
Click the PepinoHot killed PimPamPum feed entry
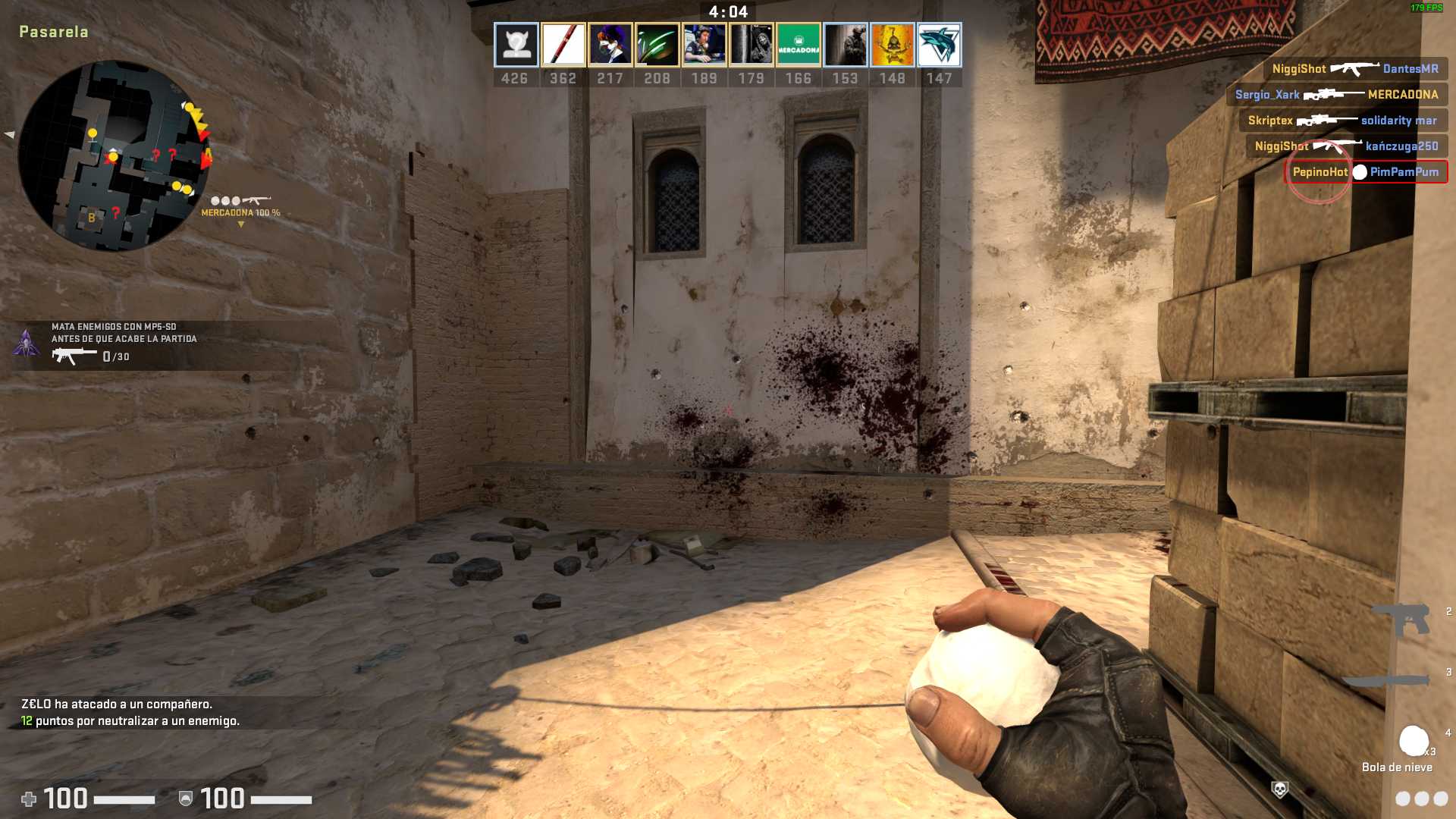[1365, 172]
